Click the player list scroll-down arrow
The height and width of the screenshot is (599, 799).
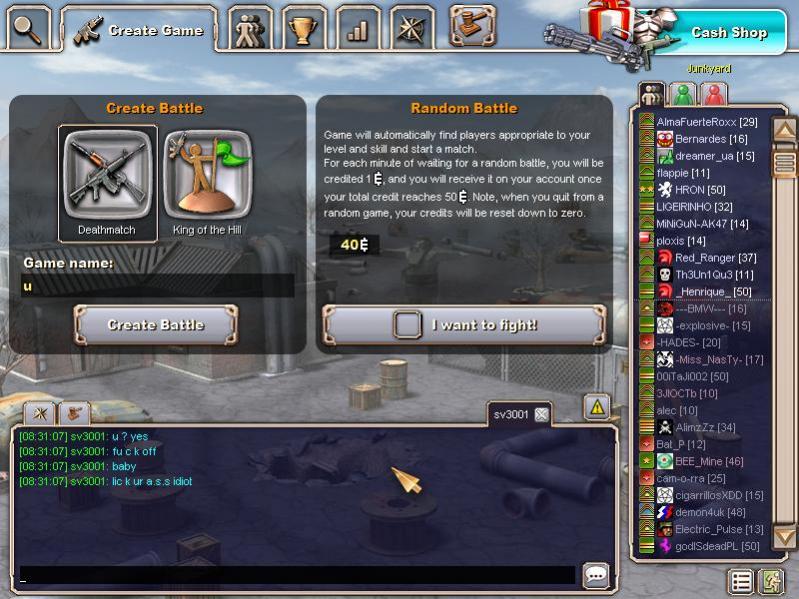(785, 538)
